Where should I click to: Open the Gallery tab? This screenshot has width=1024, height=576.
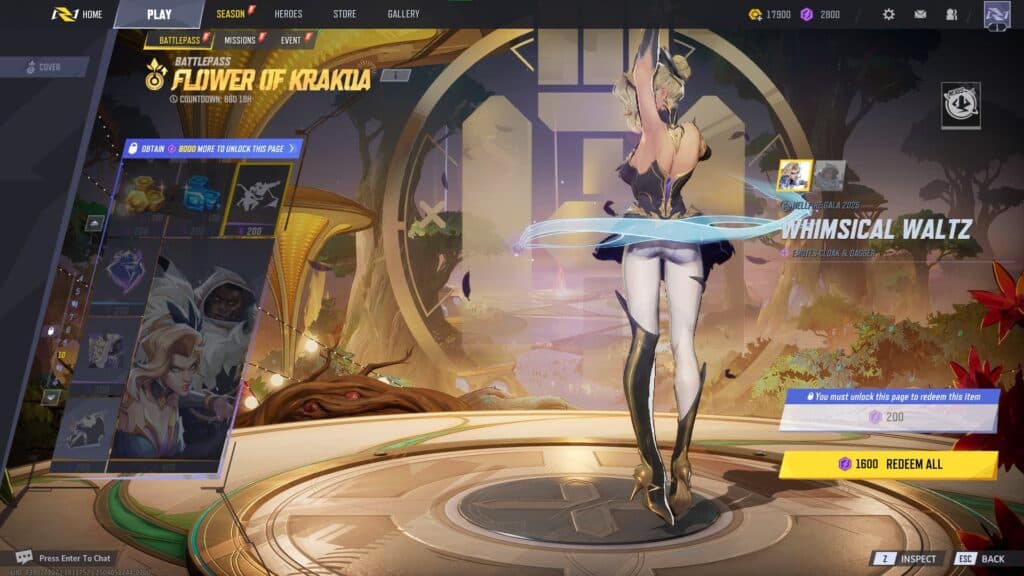[403, 14]
